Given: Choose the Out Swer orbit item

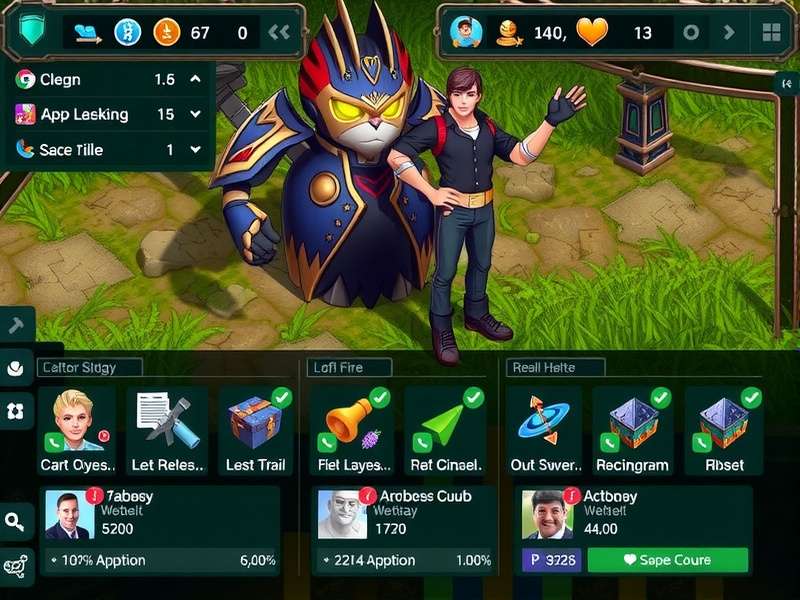Looking at the screenshot, I should click(544, 430).
